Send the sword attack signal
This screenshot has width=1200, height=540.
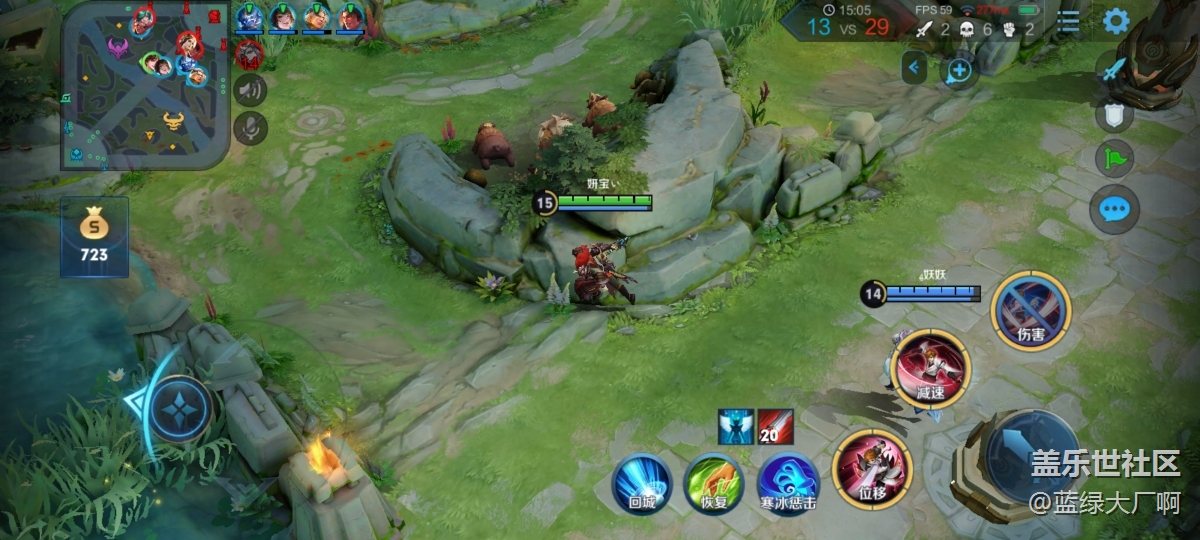click(x=1114, y=70)
